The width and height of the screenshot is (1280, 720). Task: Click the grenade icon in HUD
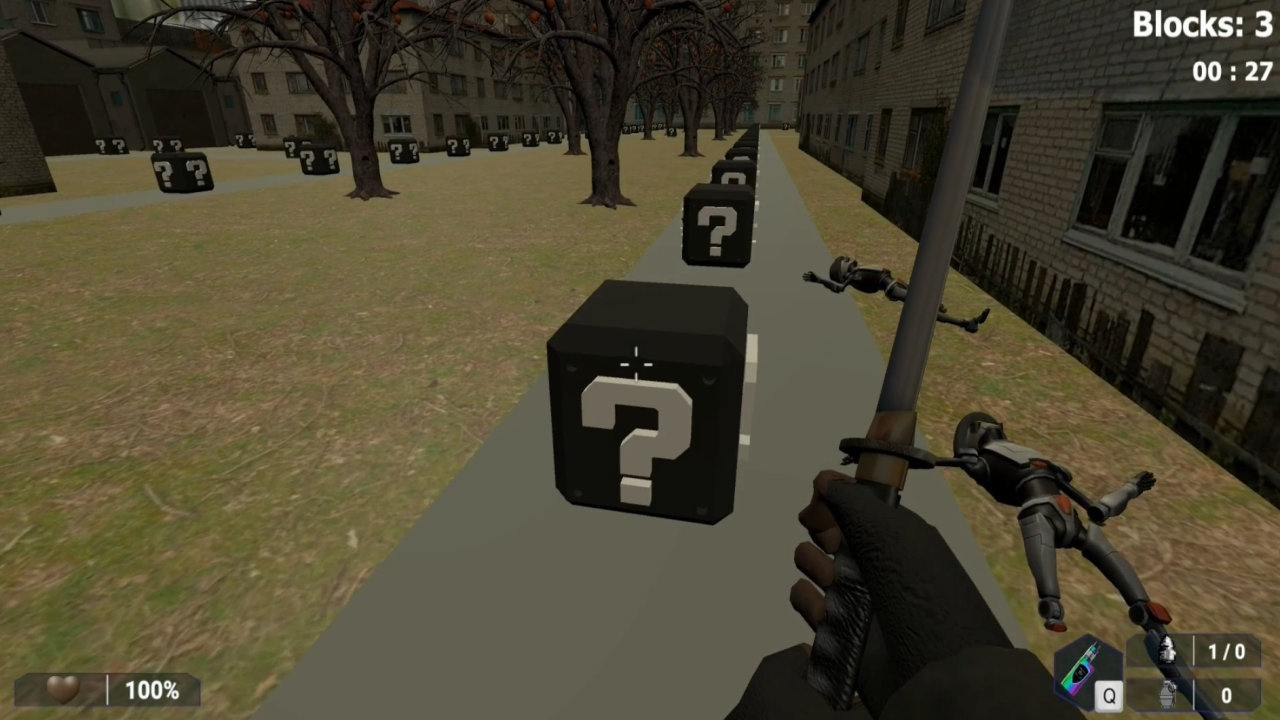(x=1167, y=694)
